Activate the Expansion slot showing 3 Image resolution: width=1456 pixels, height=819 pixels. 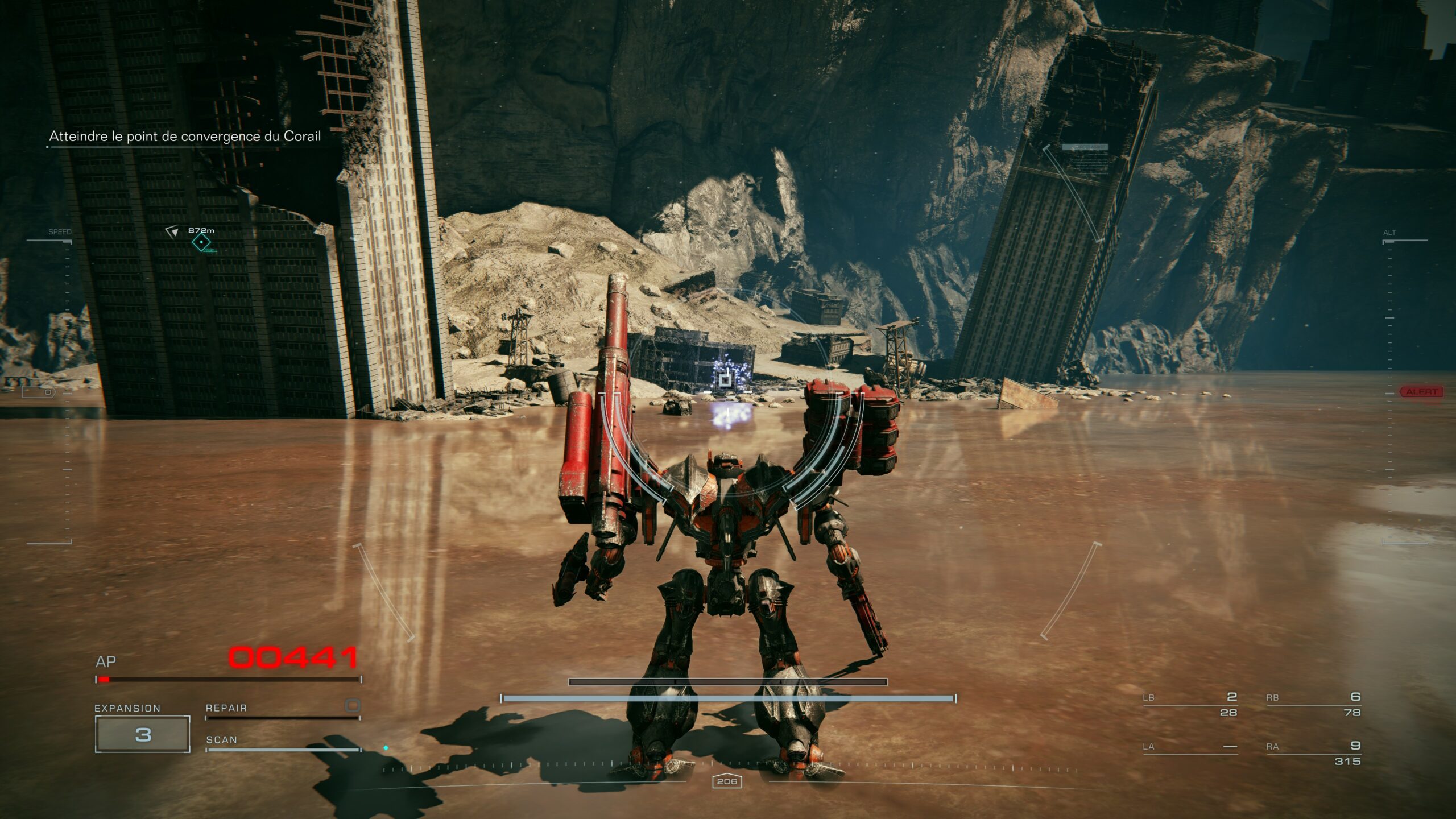click(x=142, y=734)
